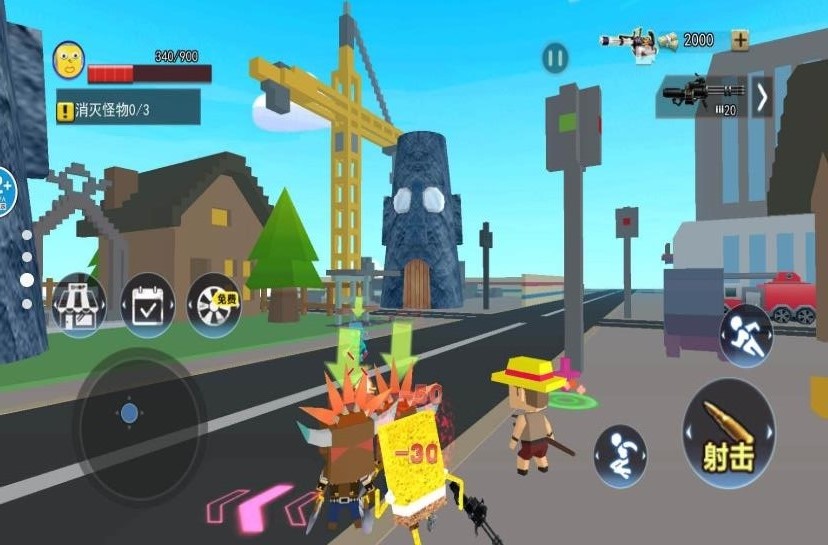This screenshot has width=828, height=545.
Task: Pause the game with the pause button
Action: [x=555, y=58]
